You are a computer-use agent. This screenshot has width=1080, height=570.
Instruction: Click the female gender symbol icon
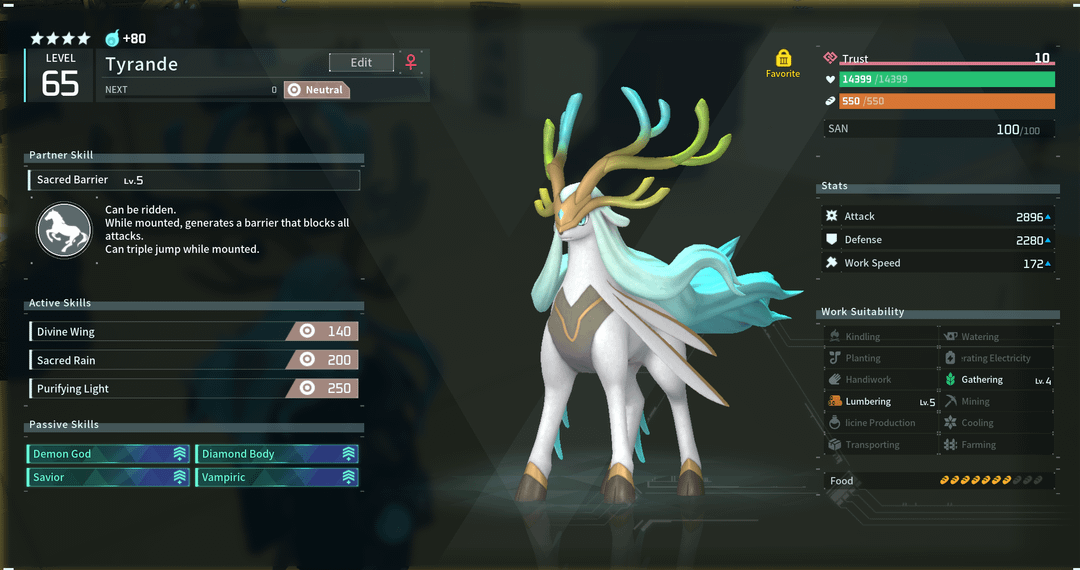[410, 62]
